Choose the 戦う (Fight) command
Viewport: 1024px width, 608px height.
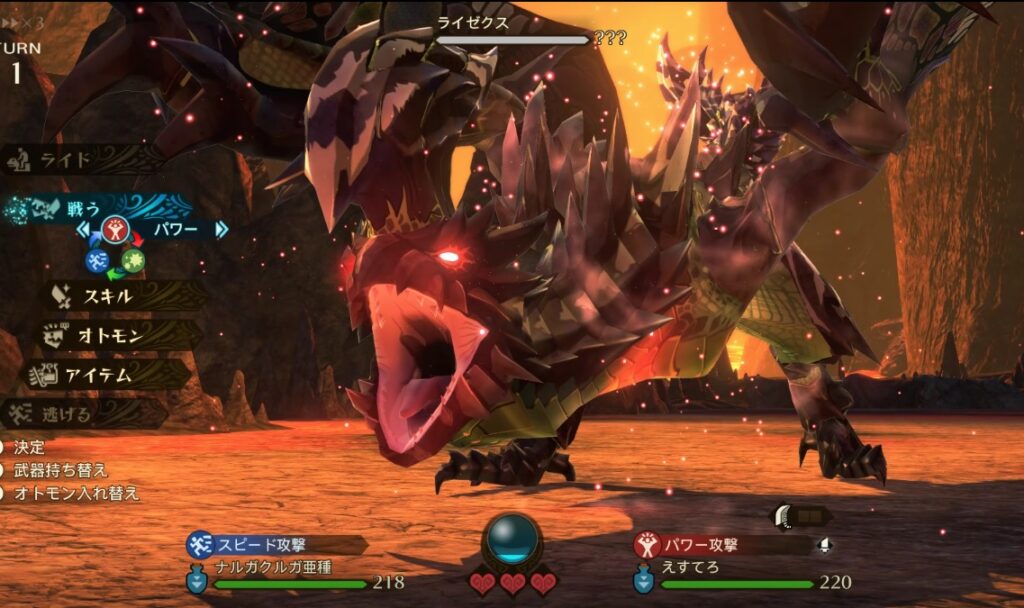(x=85, y=209)
